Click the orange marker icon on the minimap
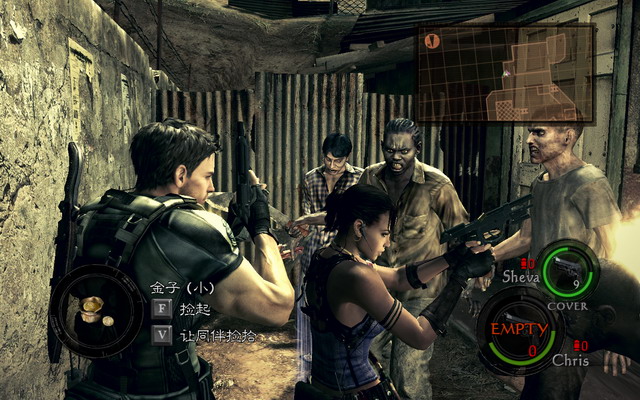The image size is (640, 400). click(432, 42)
